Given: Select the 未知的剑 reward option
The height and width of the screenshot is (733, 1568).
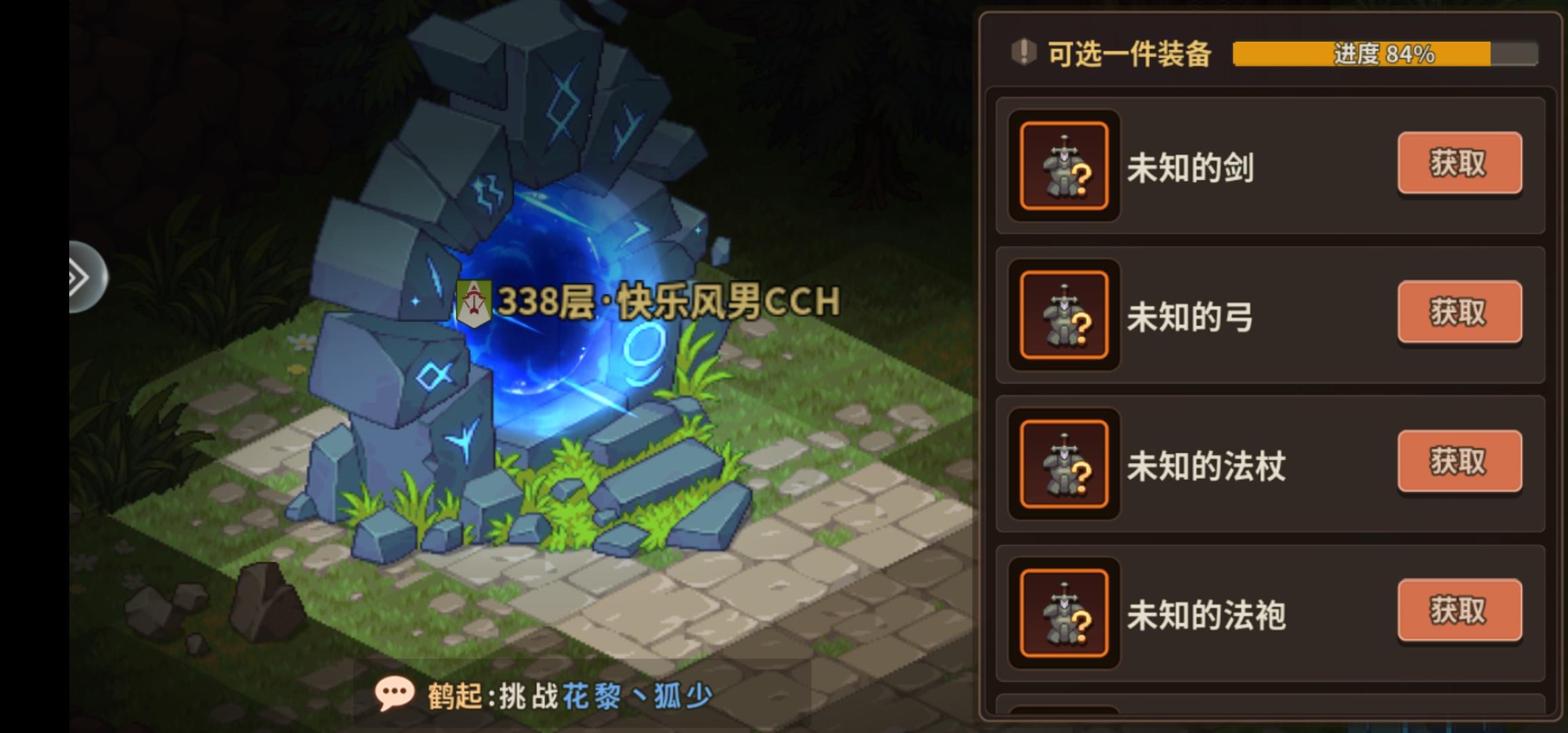Looking at the screenshot, I should click(x=1458, y=163).
